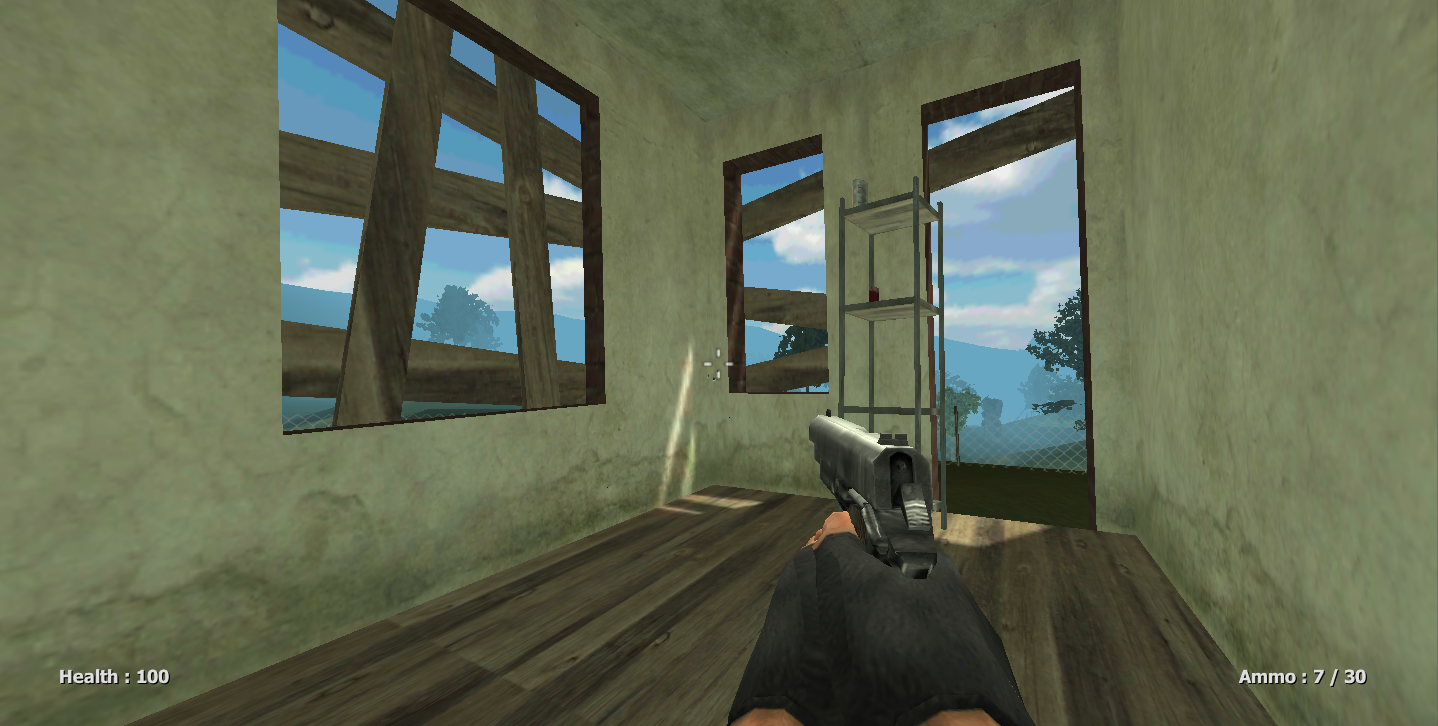This screenshot has width=1438, height=726.
Task: Click the crosshair at screen center
Action: [x=718, y=363]
